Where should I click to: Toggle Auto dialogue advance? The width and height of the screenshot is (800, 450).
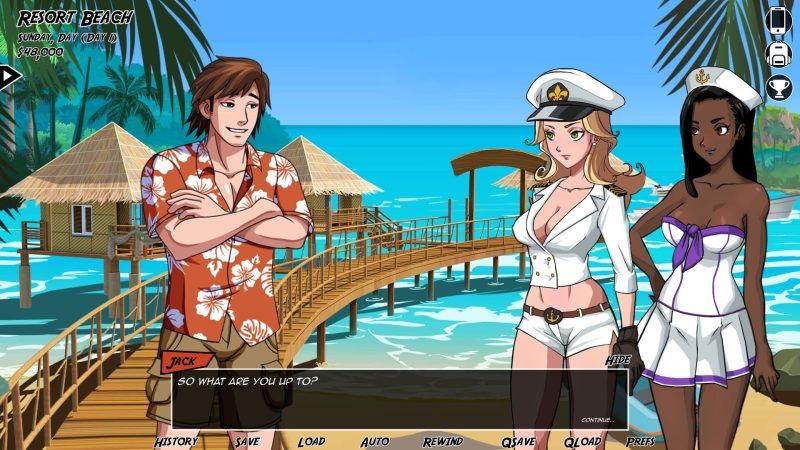[374, 441]
